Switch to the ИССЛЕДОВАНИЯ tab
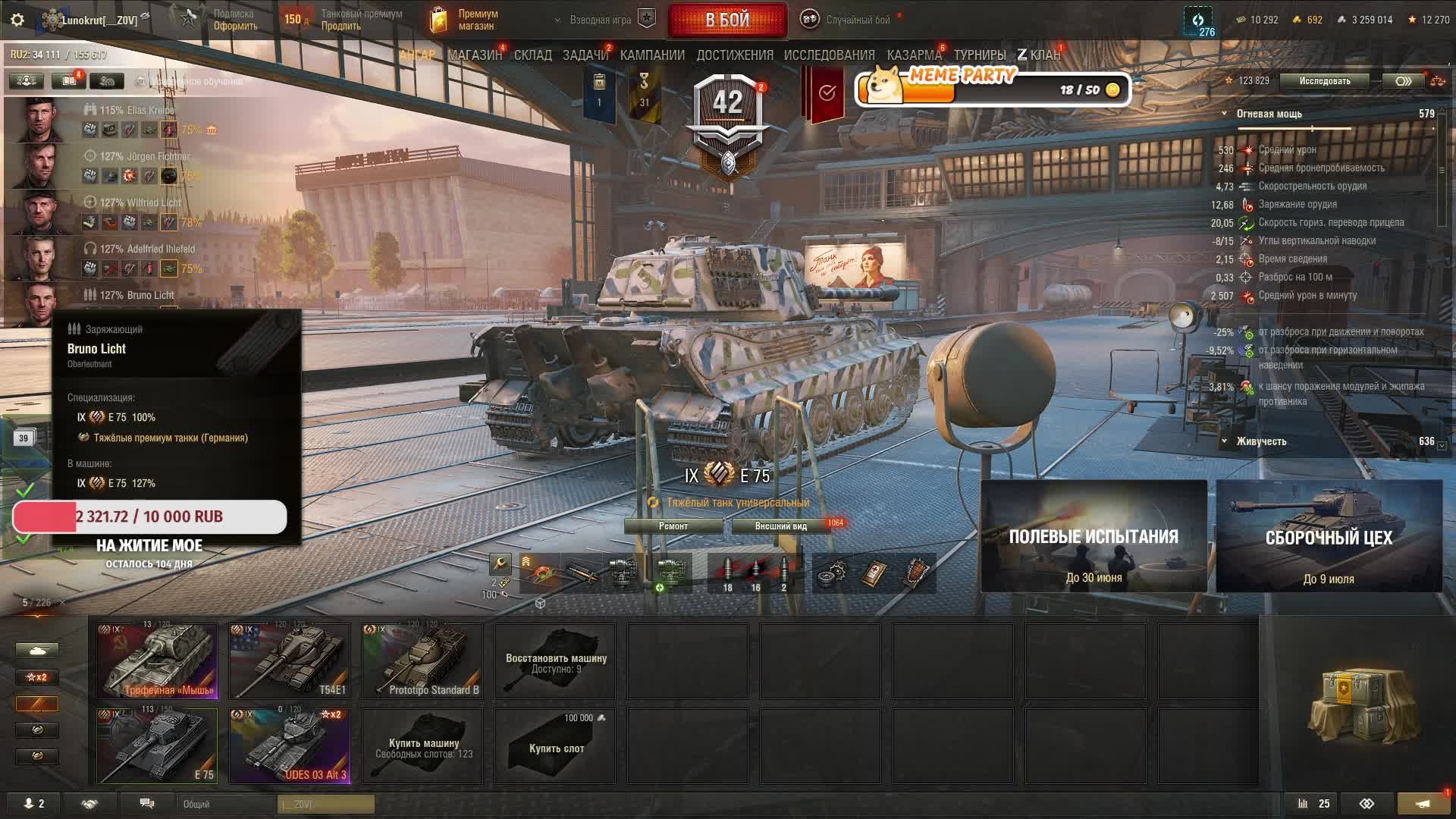This screenshot has width=1456, height=819. [x=829, y=55]
